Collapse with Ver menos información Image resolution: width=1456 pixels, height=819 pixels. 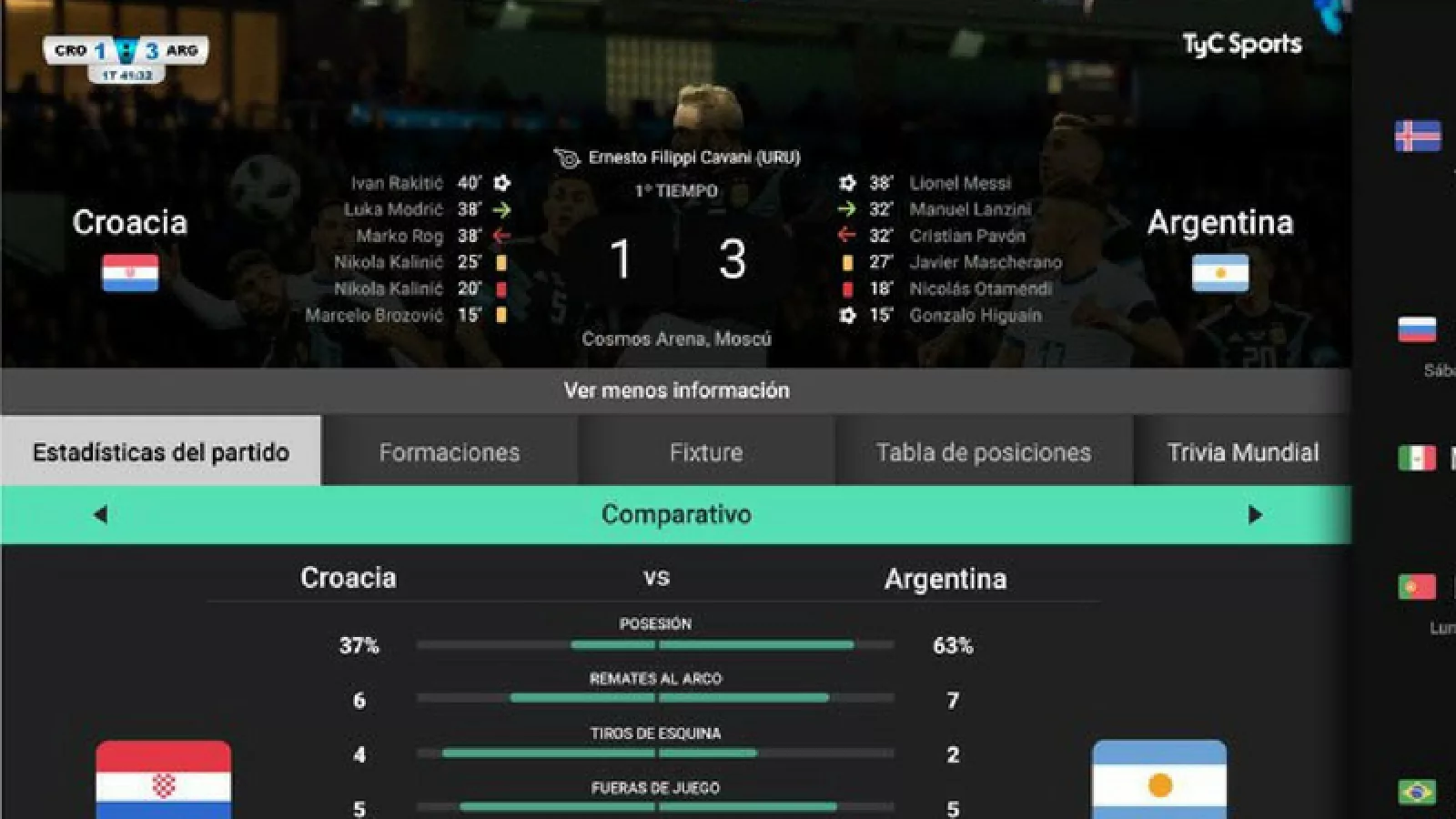coord(676,390)
